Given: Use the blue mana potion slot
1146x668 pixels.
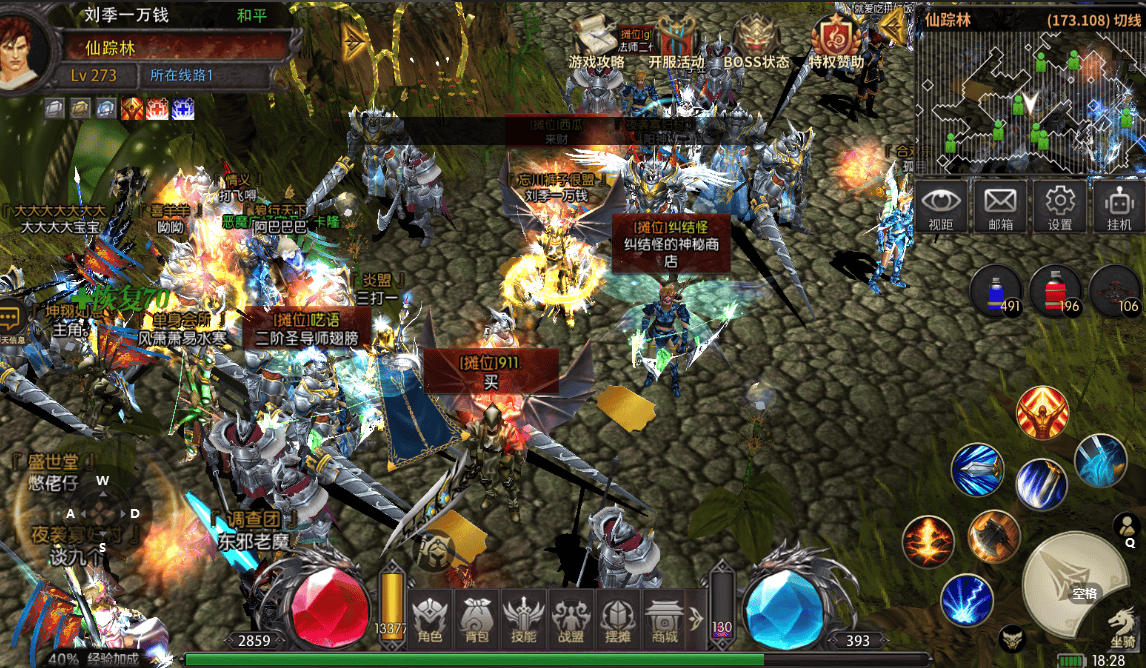Looking at the screenshot, I should [x=996, y=289].
